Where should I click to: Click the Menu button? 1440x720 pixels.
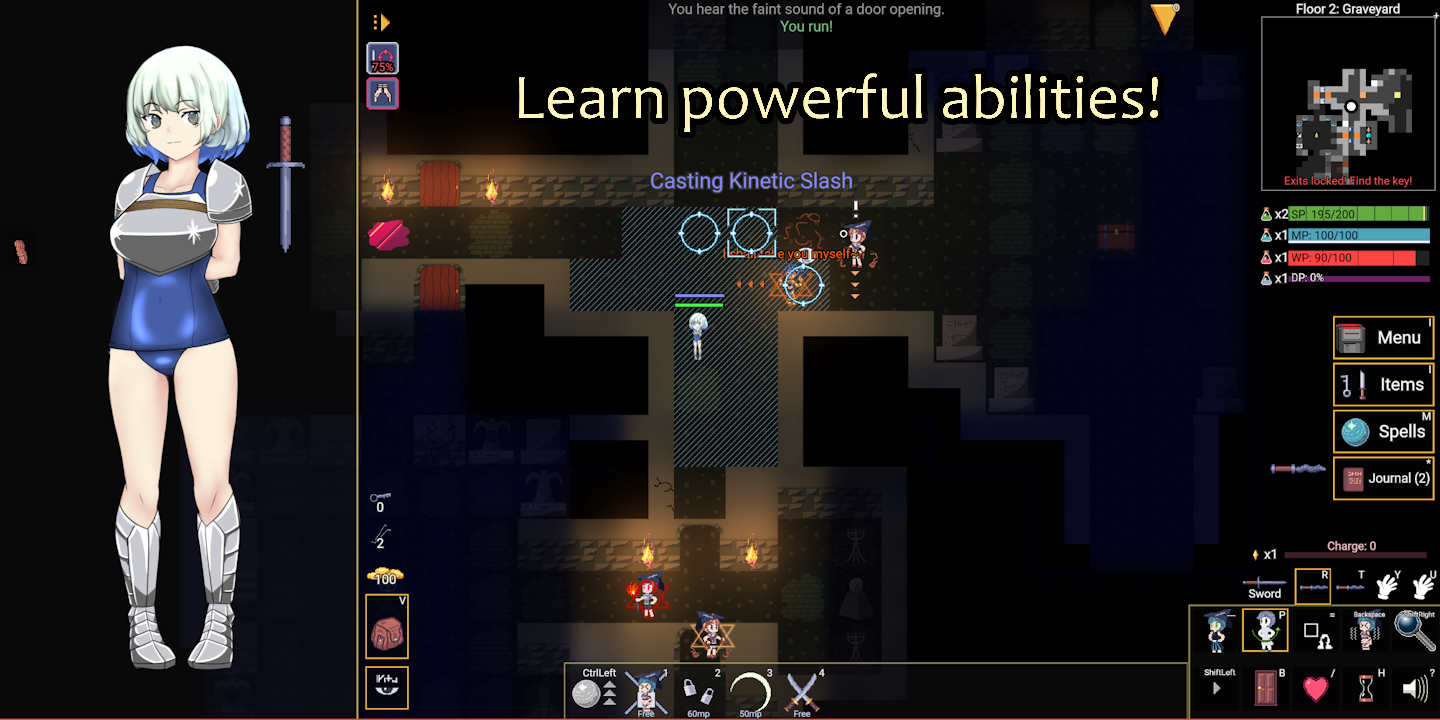pos(1384,337)
